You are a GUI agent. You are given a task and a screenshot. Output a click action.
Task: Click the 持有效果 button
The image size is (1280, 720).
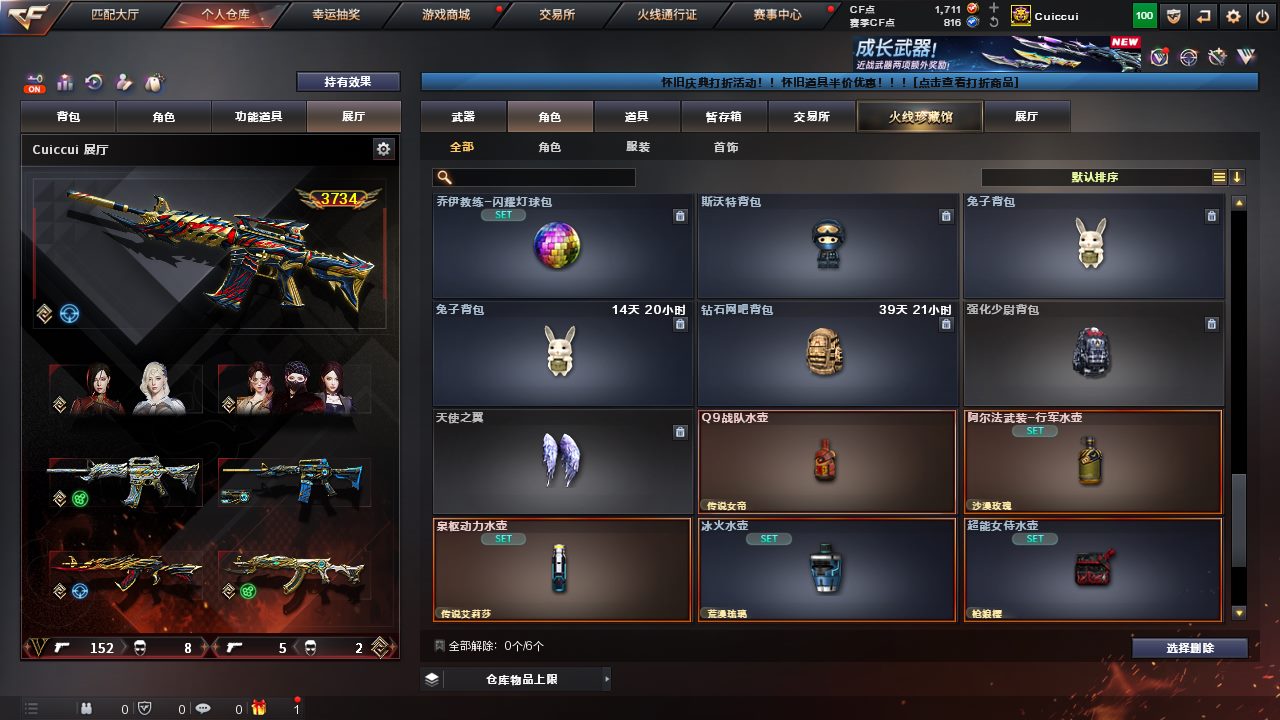coord(347,82)
